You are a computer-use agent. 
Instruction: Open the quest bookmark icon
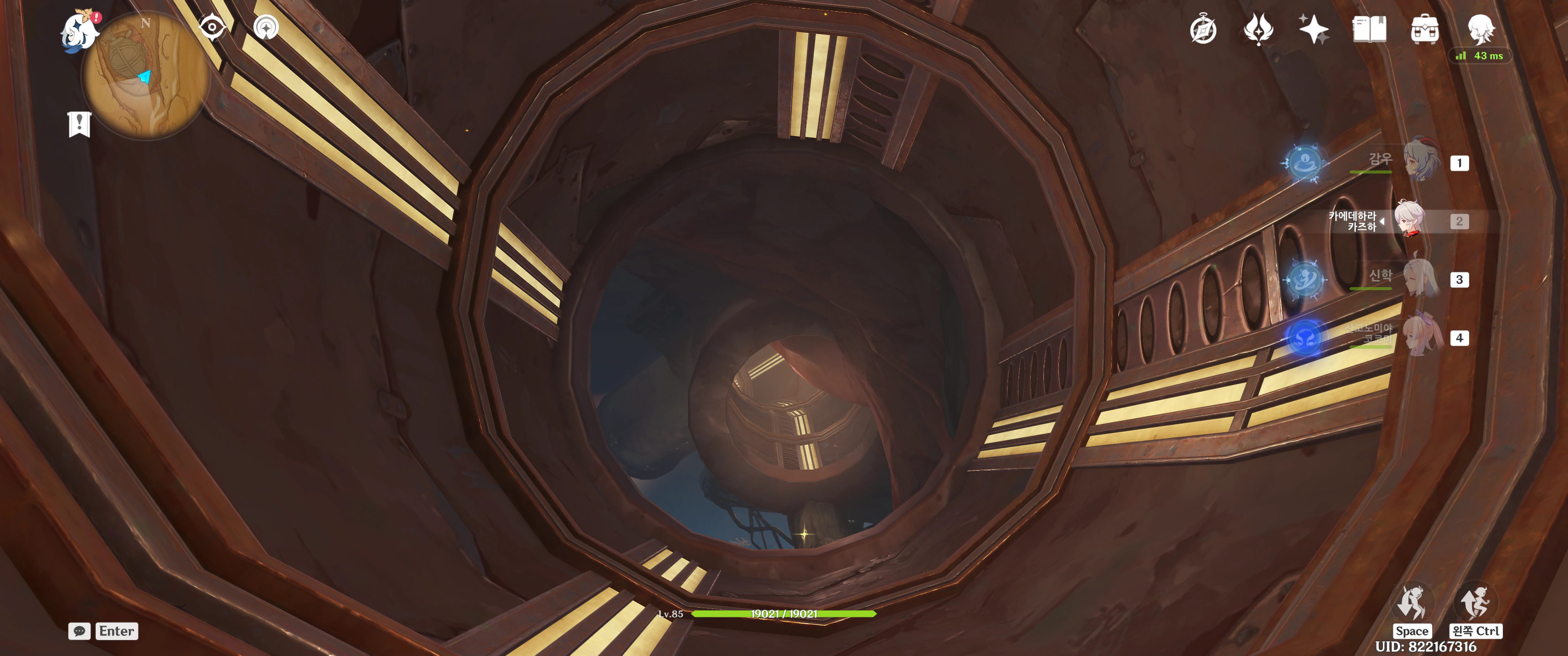pyautogui.click(x=79, y=125)
